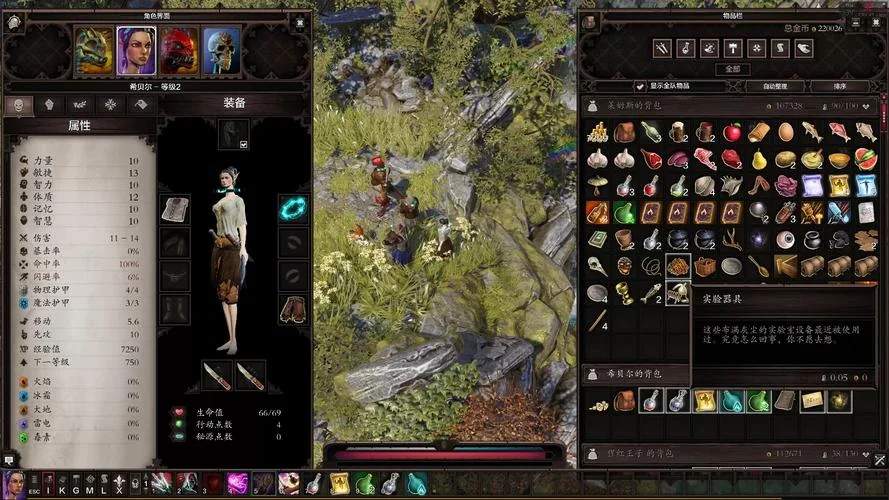Click the glowing cyan amulet equipment slot
Viewport: 889px width, 500px height.
(x=293, y=208)
